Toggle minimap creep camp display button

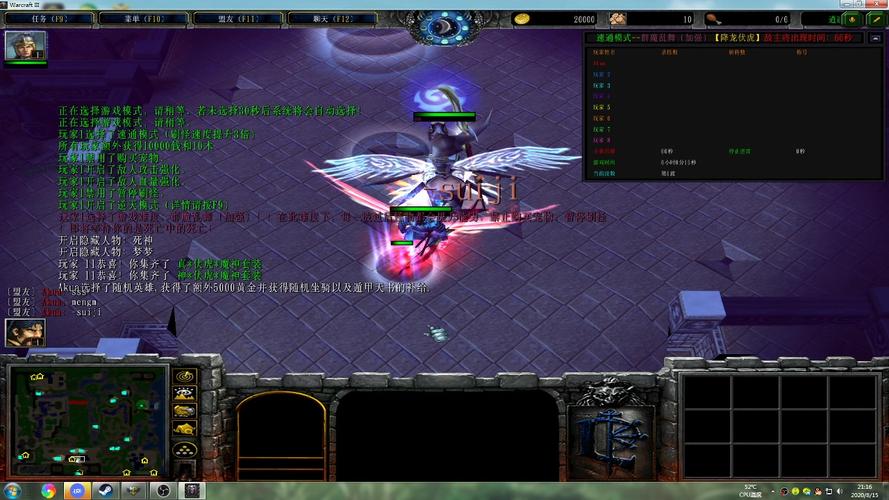tap(184, 428)
